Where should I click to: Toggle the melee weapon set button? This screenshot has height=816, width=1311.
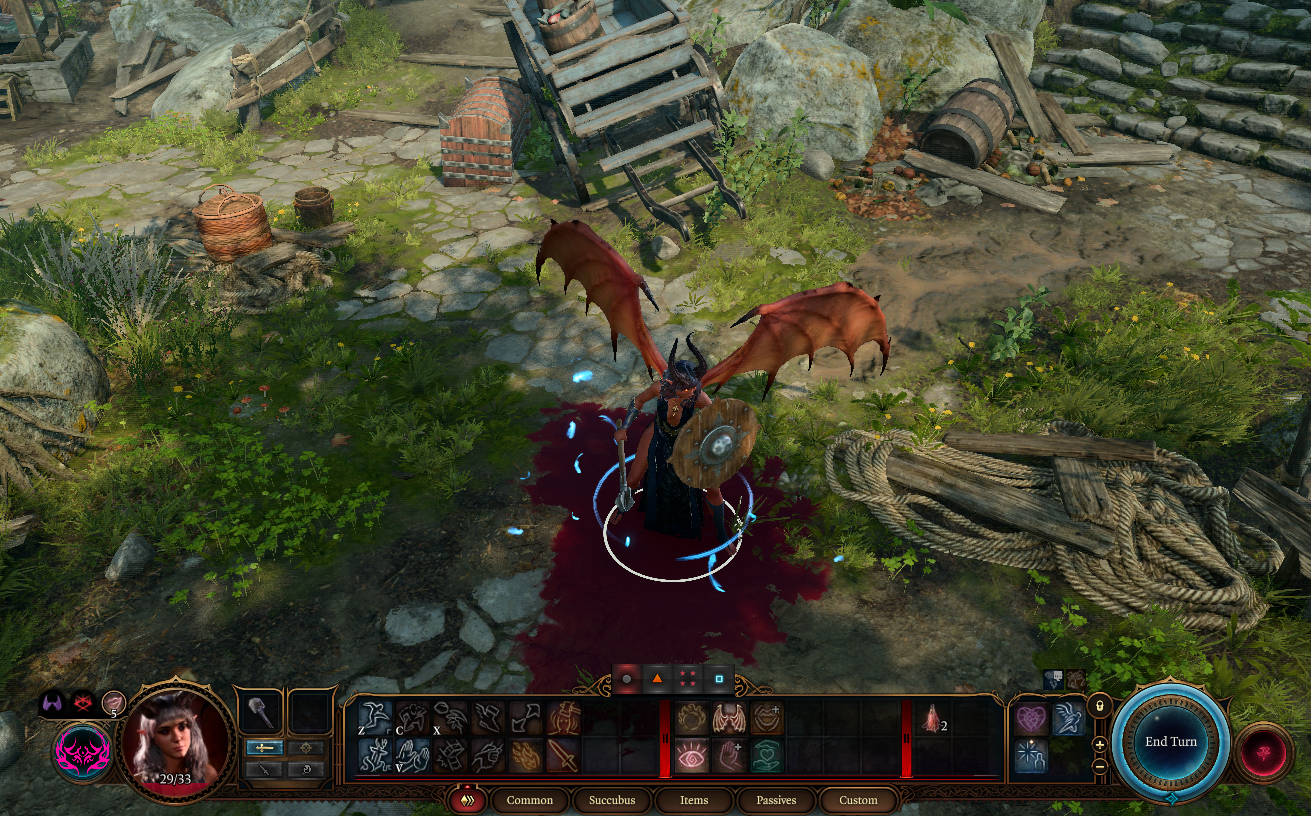pyautogui.click(x=263, y=747)
